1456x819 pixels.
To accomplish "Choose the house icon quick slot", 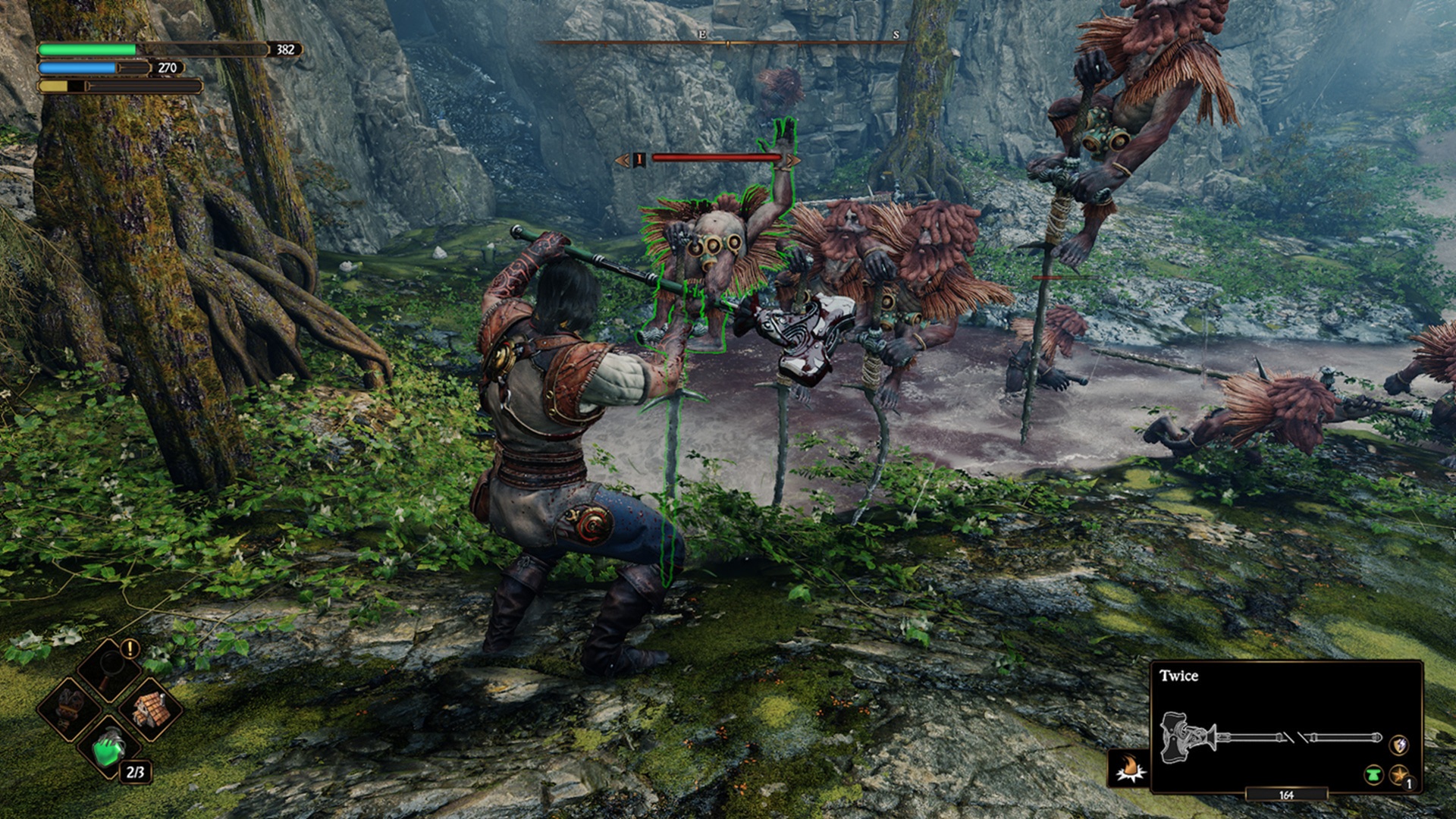I will click(151, 710).
